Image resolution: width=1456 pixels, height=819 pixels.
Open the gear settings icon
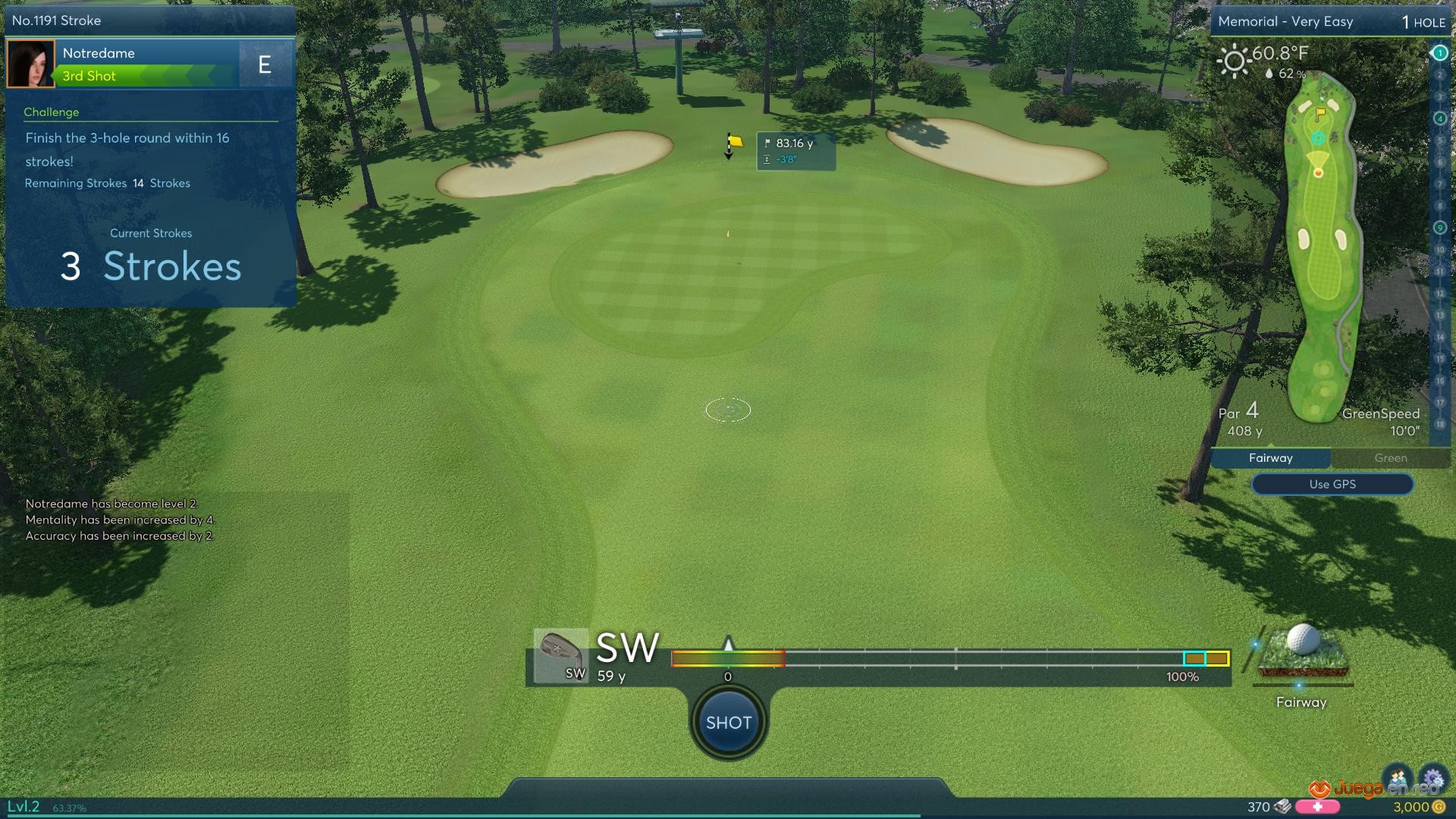tap(1432, 779)
